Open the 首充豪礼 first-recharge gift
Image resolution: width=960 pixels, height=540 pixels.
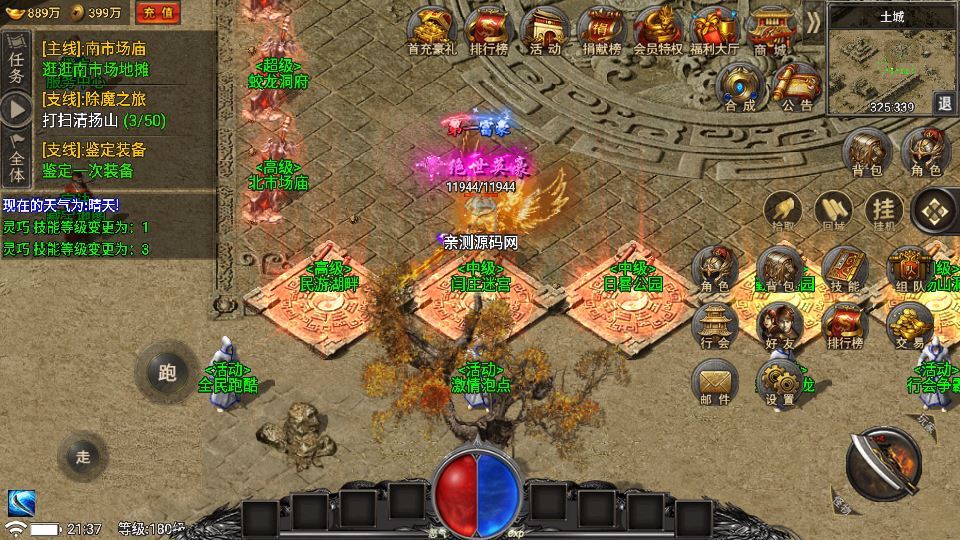433,29
